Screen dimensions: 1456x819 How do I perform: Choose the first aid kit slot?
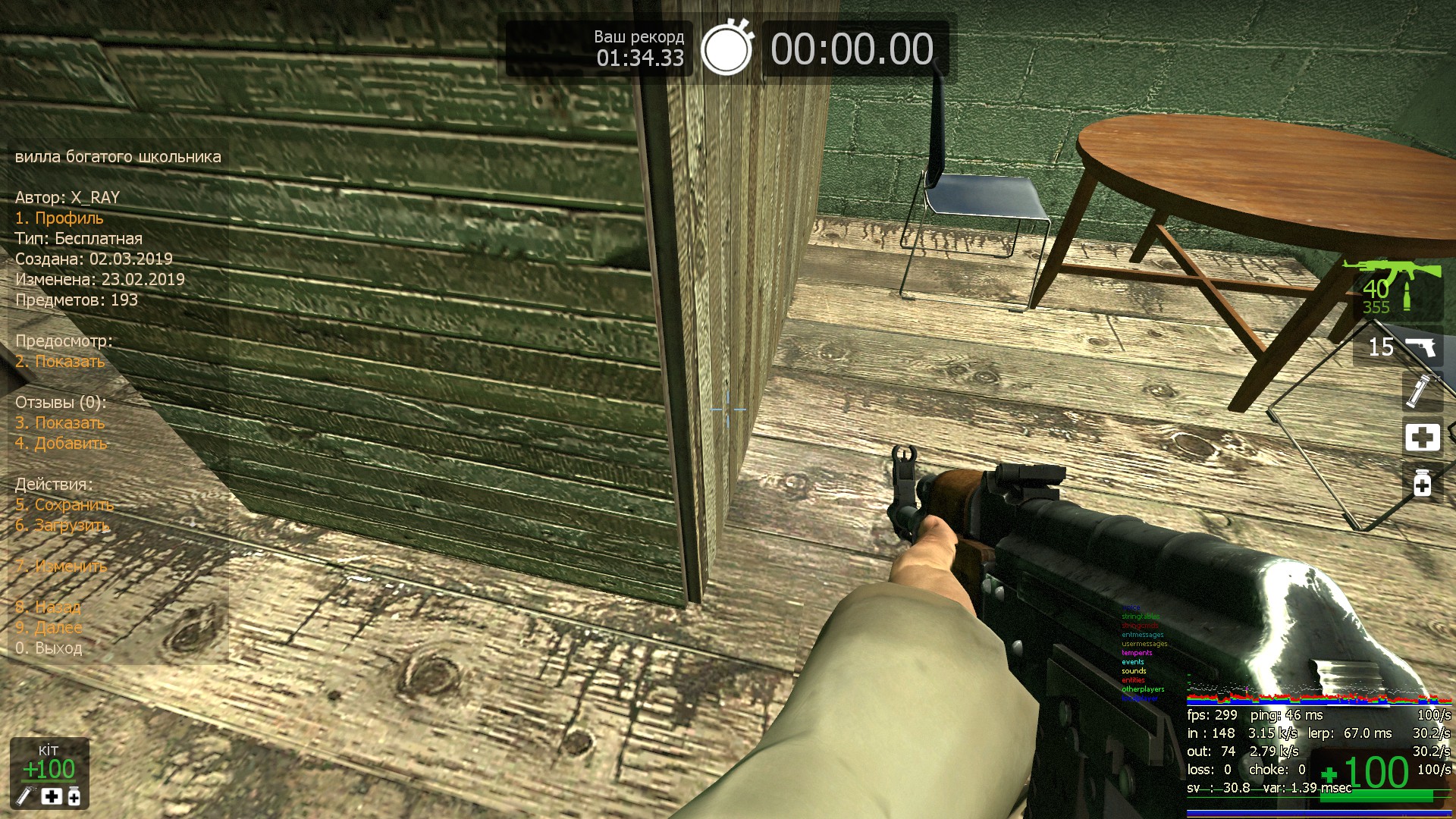tap(1422, 438)
